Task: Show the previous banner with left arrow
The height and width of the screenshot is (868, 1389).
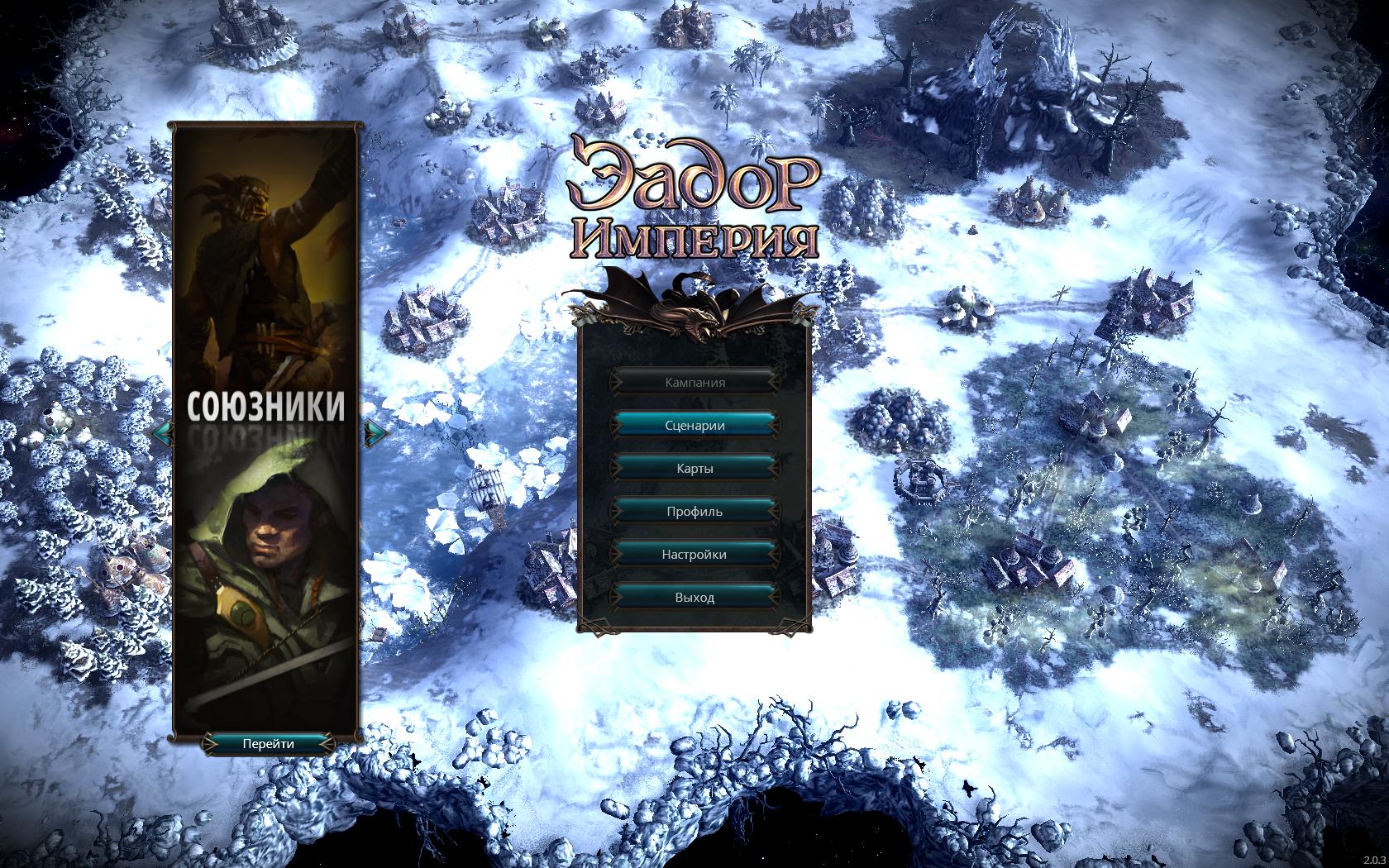Action: [163, 432]
